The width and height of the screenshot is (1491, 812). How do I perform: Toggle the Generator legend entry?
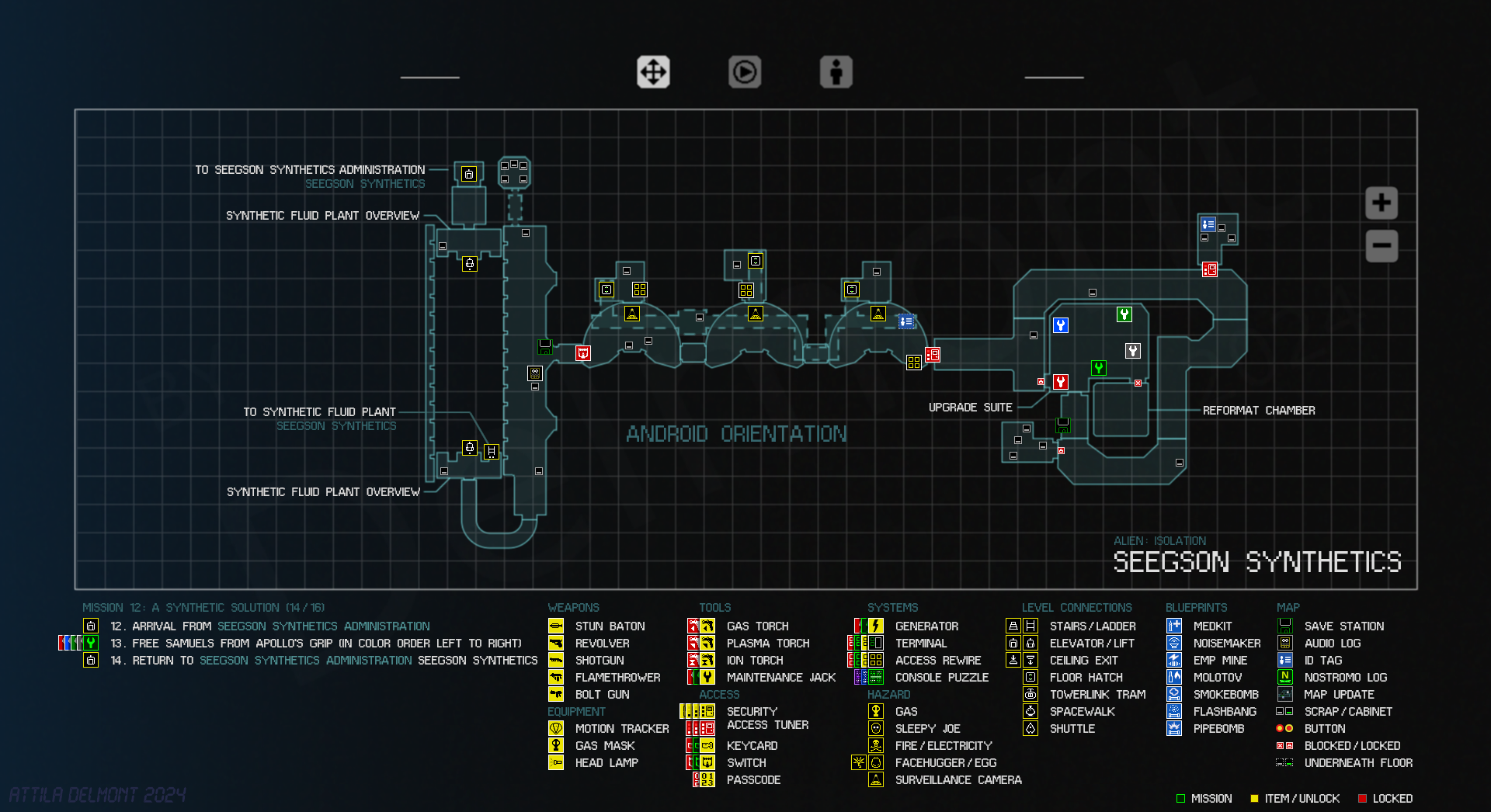926,626
